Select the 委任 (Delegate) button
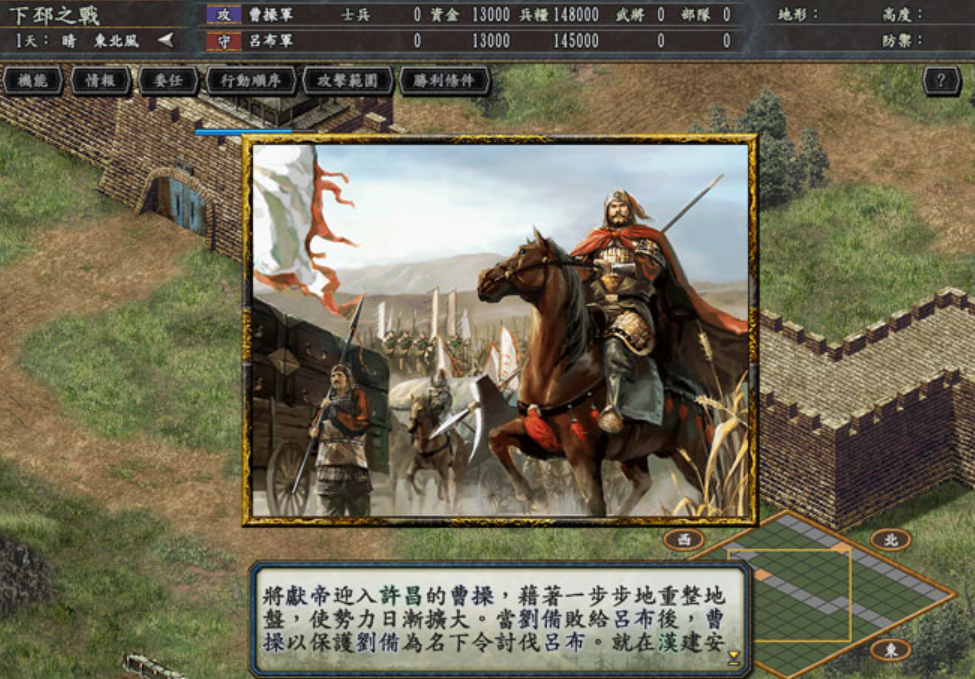975x679 pixels. pyautogui.click(x=168, y=81)
